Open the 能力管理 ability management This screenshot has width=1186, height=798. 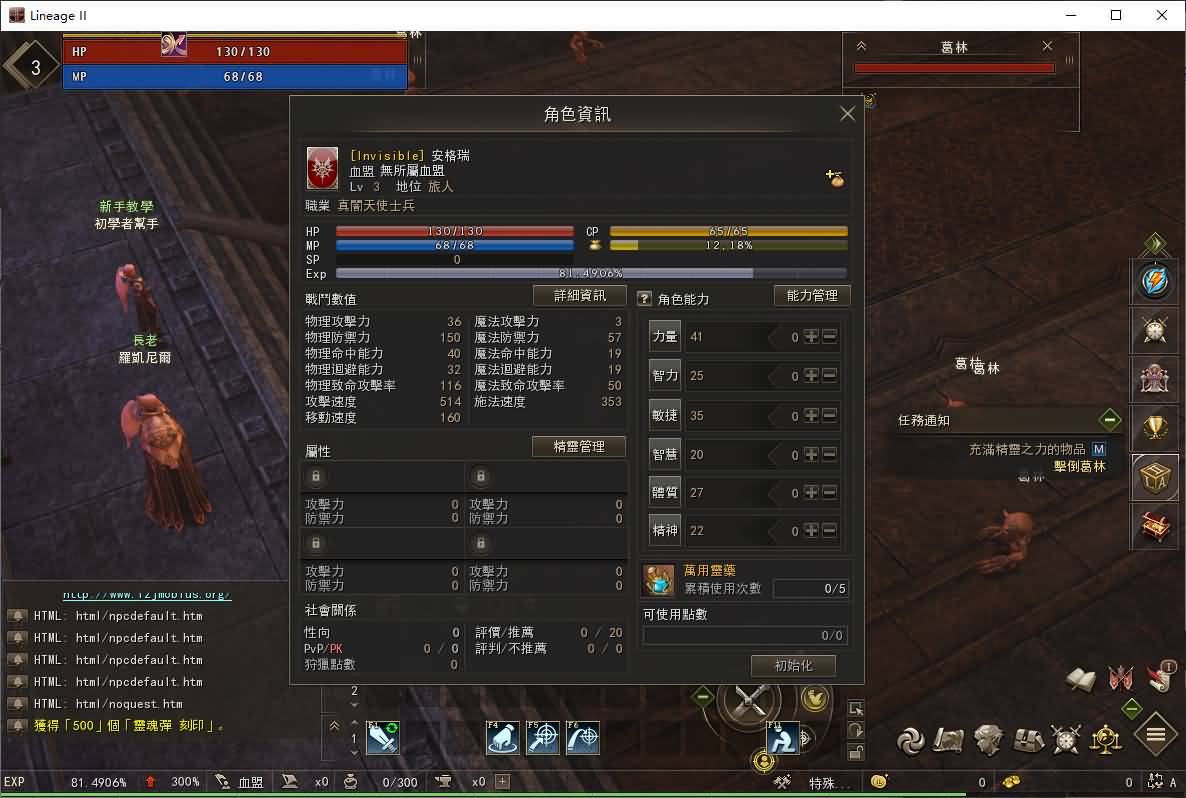812,296
